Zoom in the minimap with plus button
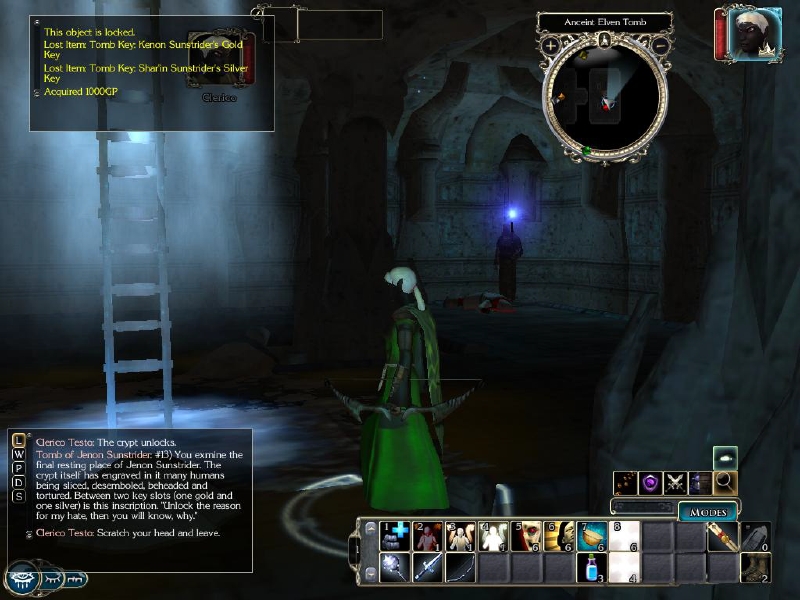Viewport: 800px width, 600px height. 551,46
